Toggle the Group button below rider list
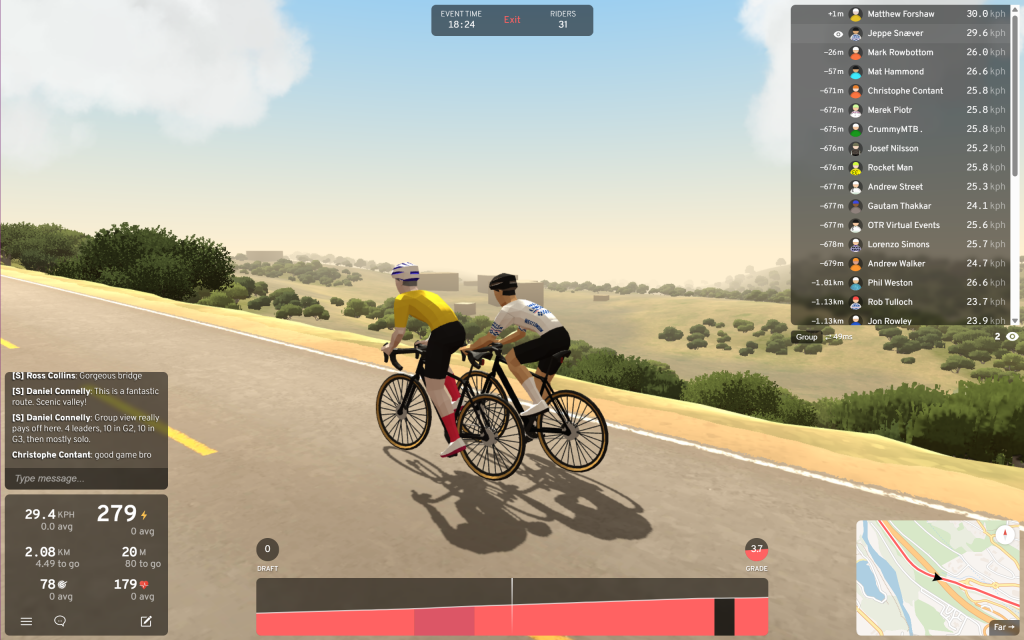This screenshot has width=1024, height=640. 806,337
